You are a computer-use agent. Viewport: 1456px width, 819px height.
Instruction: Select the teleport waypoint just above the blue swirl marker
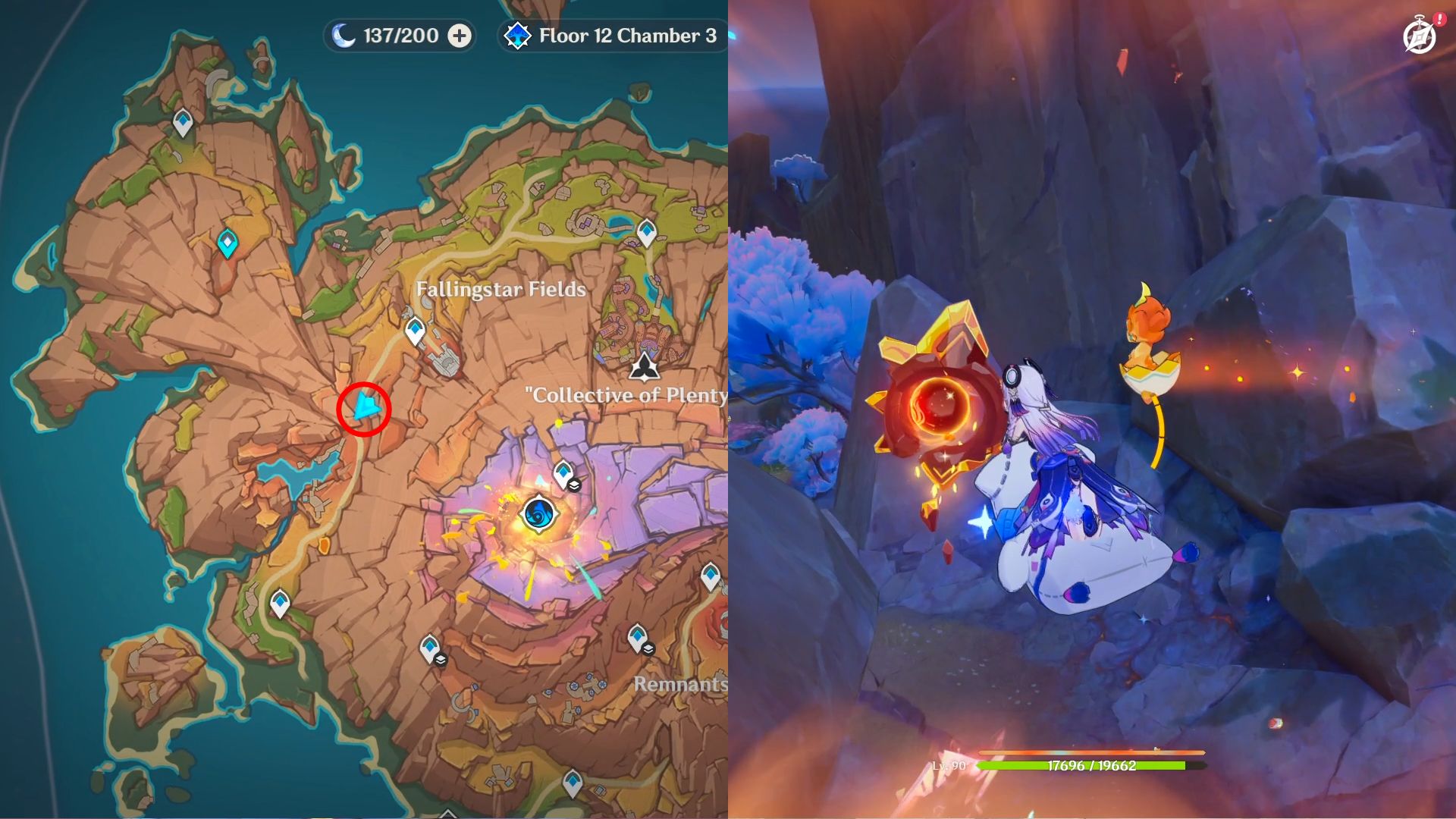[563, 473]
